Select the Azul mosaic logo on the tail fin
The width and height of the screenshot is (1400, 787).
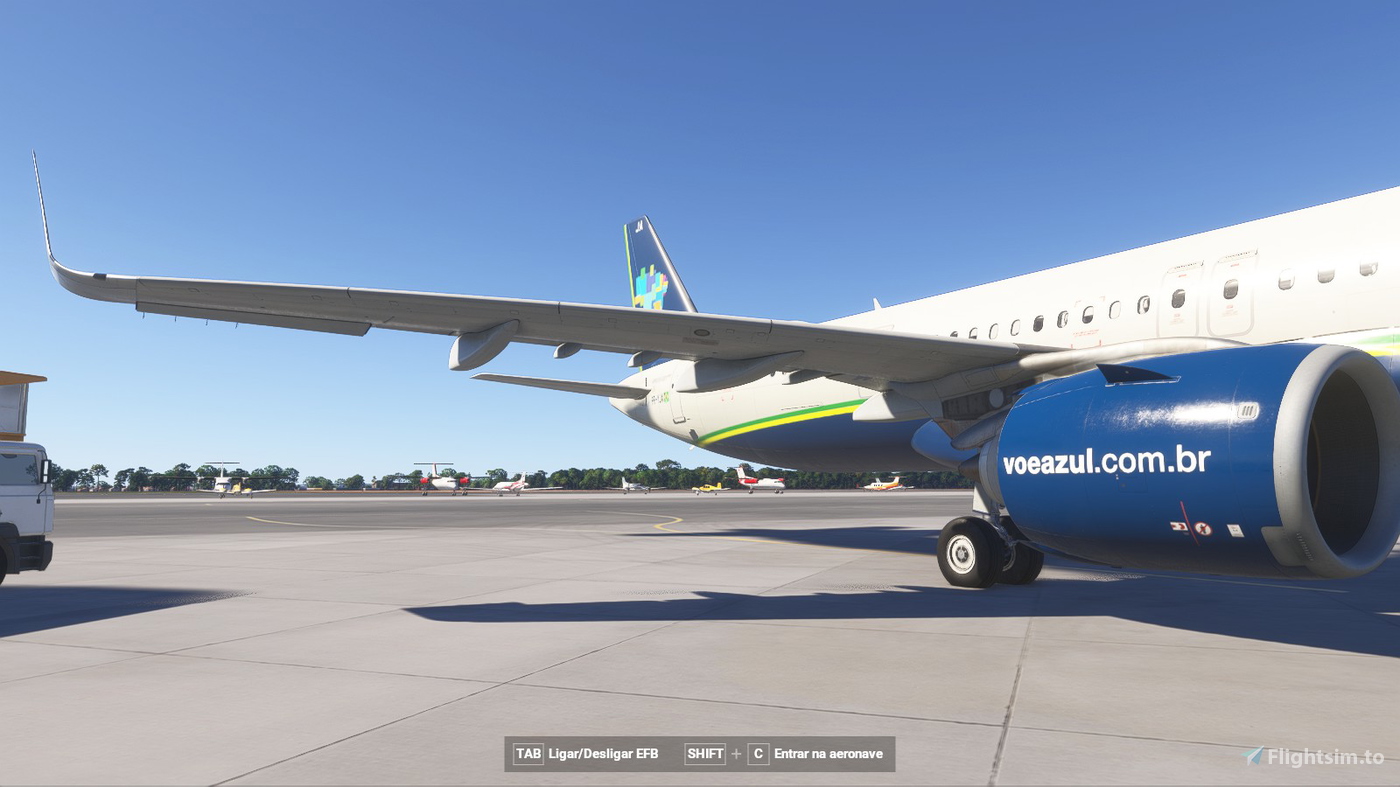[x=651, y=283]
